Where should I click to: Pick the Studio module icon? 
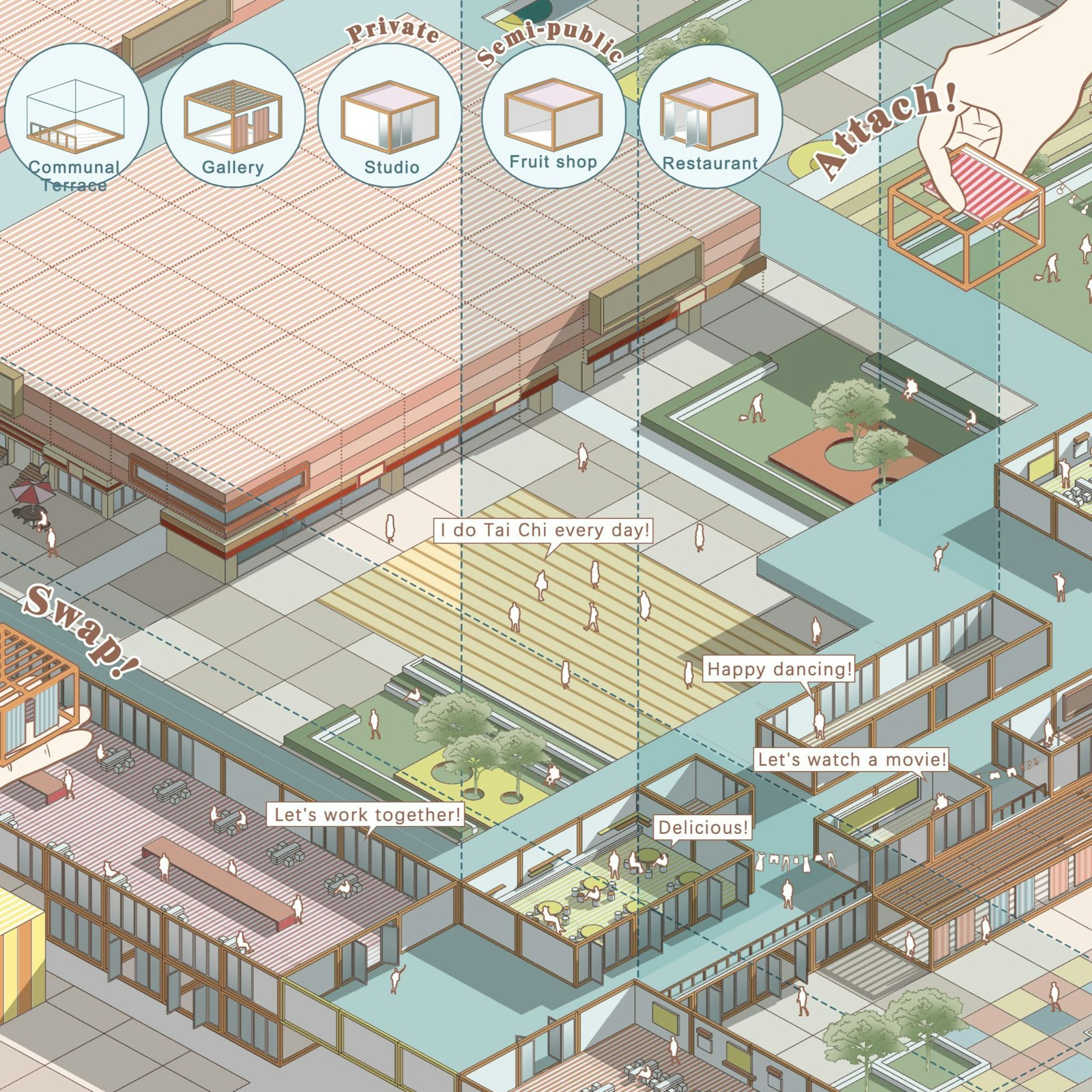(390, 116)
